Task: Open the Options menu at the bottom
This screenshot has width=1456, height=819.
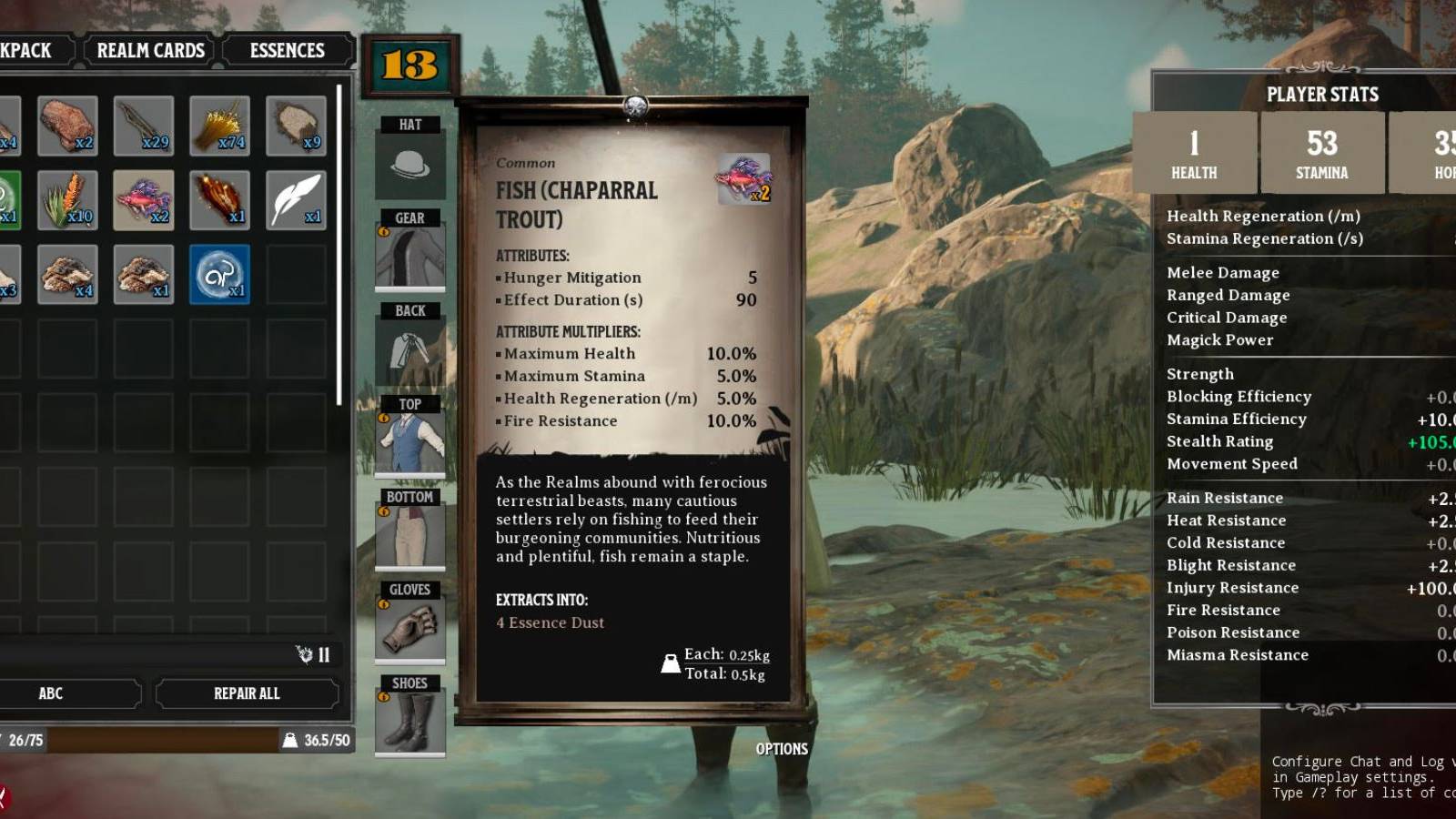Action: click(781, 749)
